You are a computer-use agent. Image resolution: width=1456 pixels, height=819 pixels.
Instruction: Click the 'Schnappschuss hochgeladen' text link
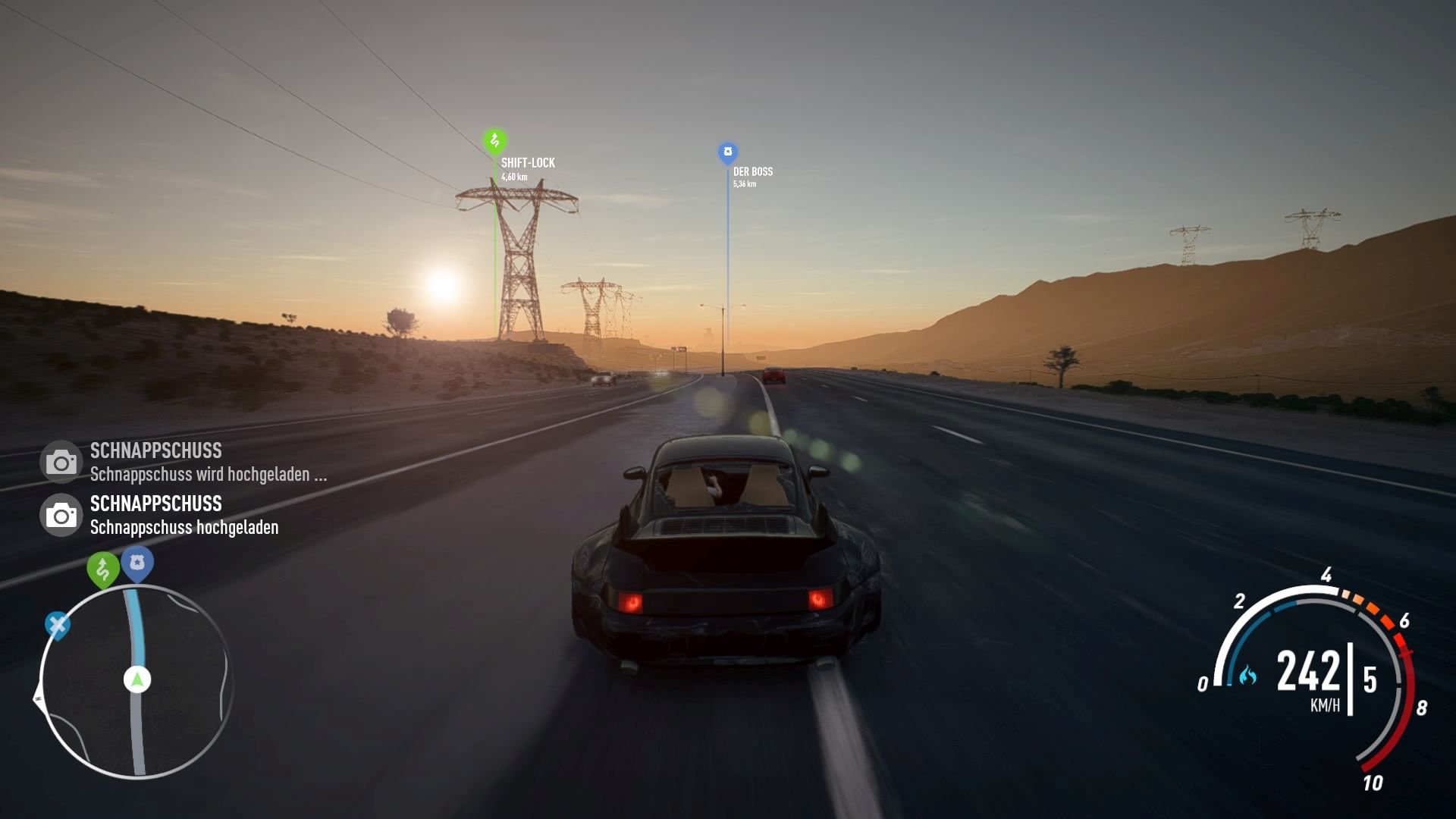(x=184, y=528)
